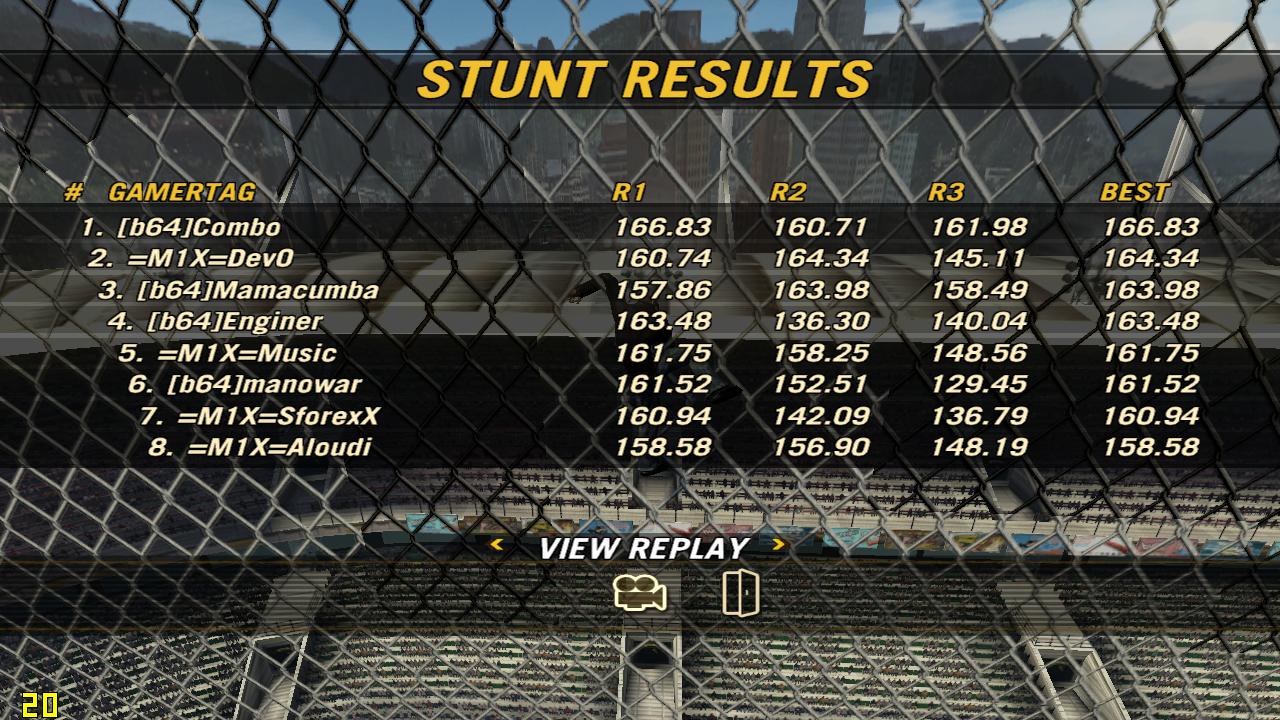Select the =M1X=SforexX results row
Viewport: 1280px width, 720px height.
[279, 416]
